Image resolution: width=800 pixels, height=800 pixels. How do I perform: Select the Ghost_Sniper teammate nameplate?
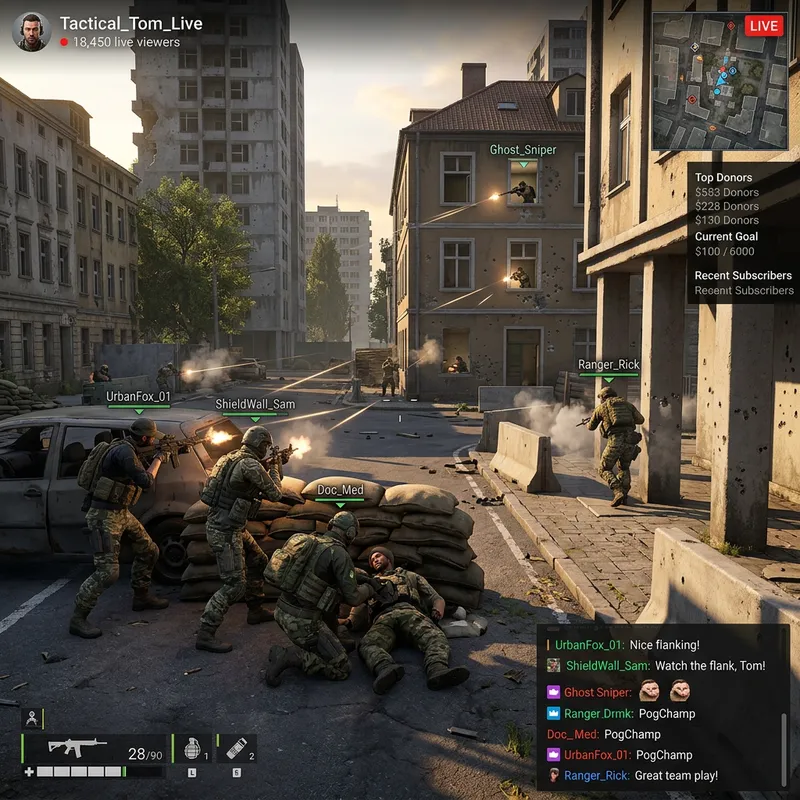(x=523, y=150)
